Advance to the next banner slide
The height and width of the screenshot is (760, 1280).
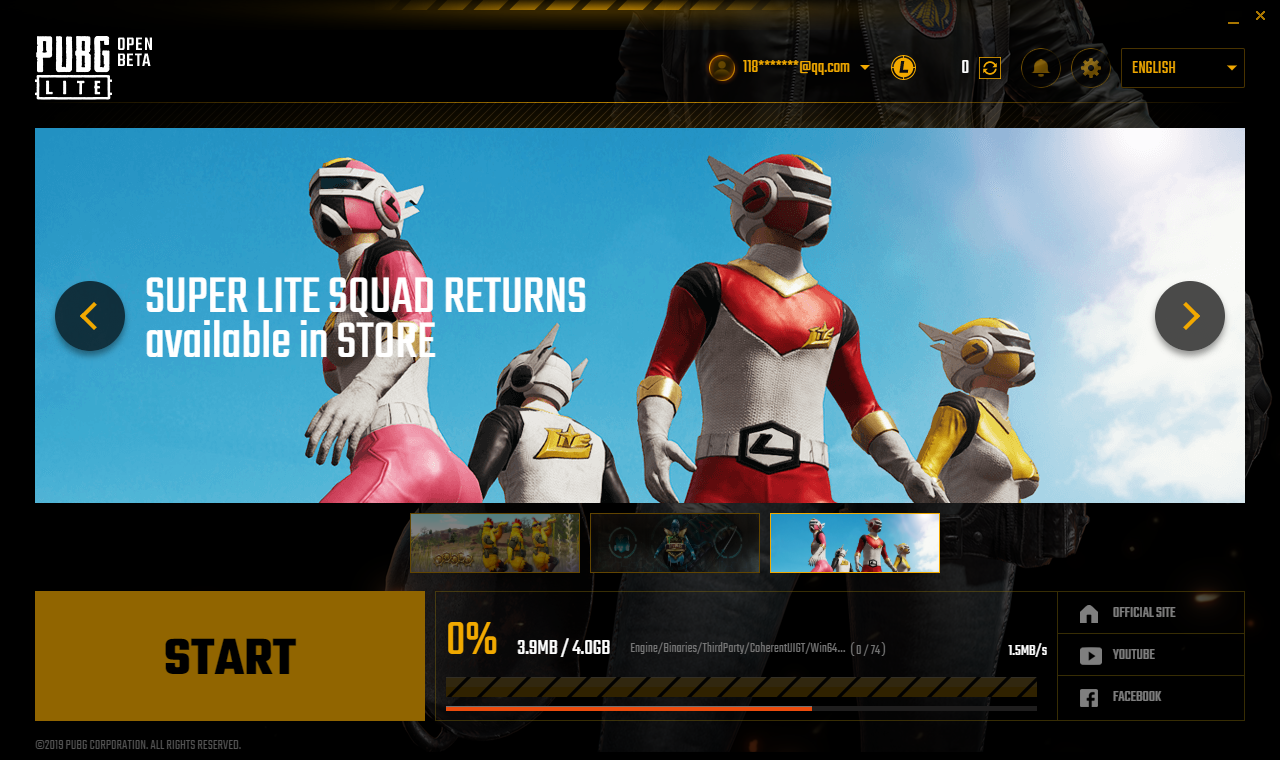click(1190, 316)
